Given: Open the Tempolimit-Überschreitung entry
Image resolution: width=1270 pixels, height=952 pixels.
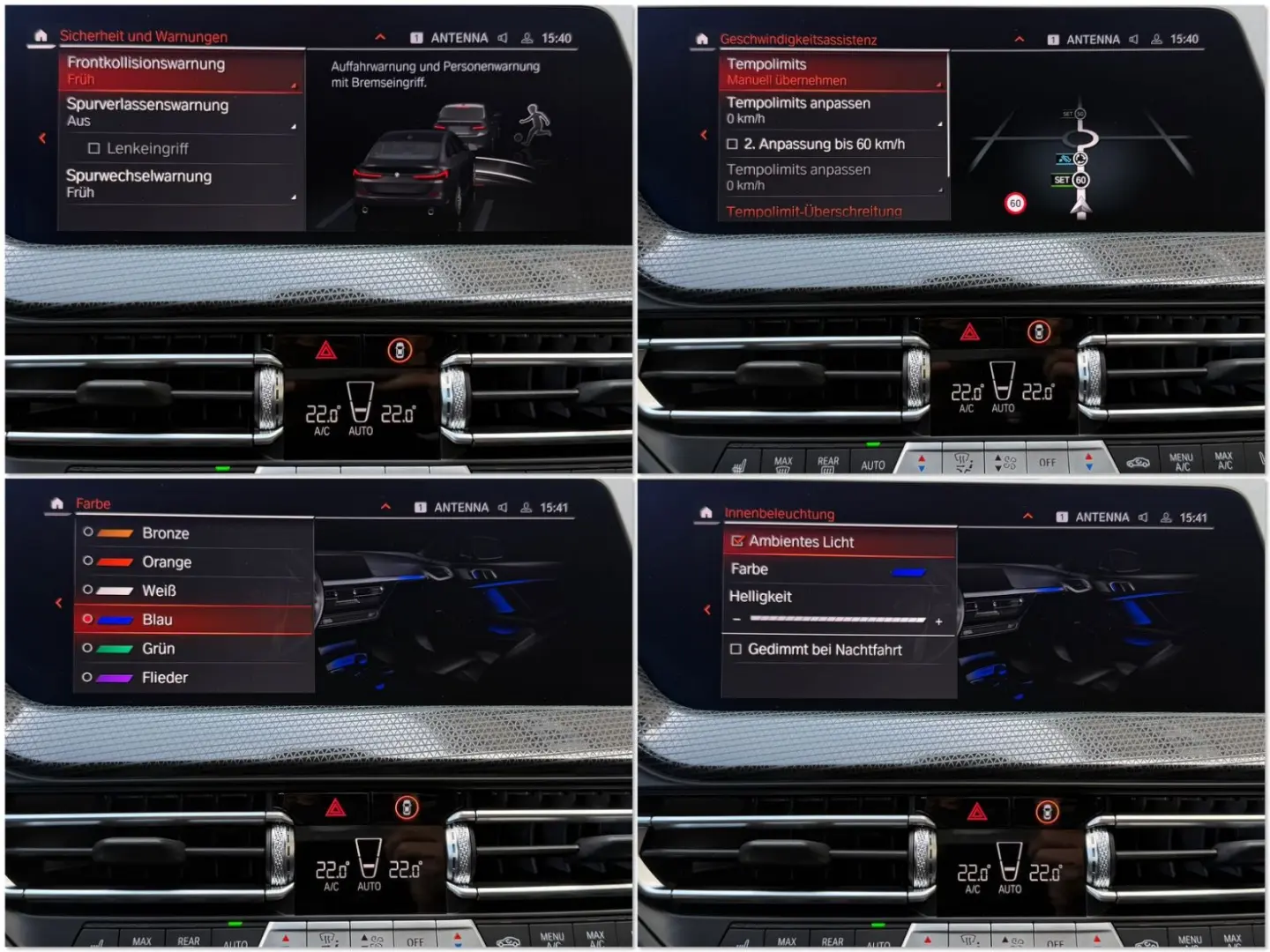Looking at the screenshot, I should tap(814, 212).
